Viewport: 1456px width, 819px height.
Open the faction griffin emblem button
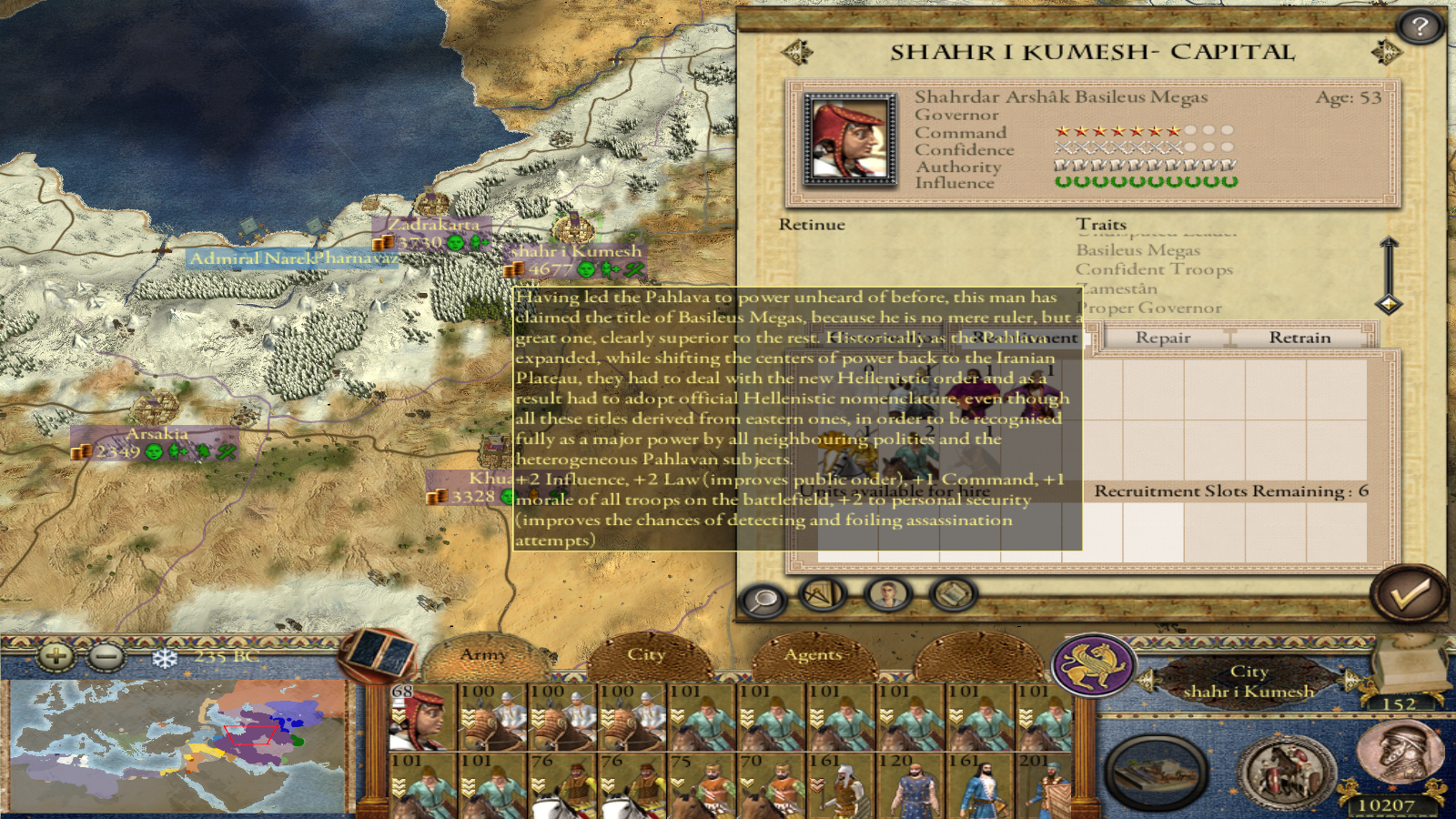[x=1094, y=665]
